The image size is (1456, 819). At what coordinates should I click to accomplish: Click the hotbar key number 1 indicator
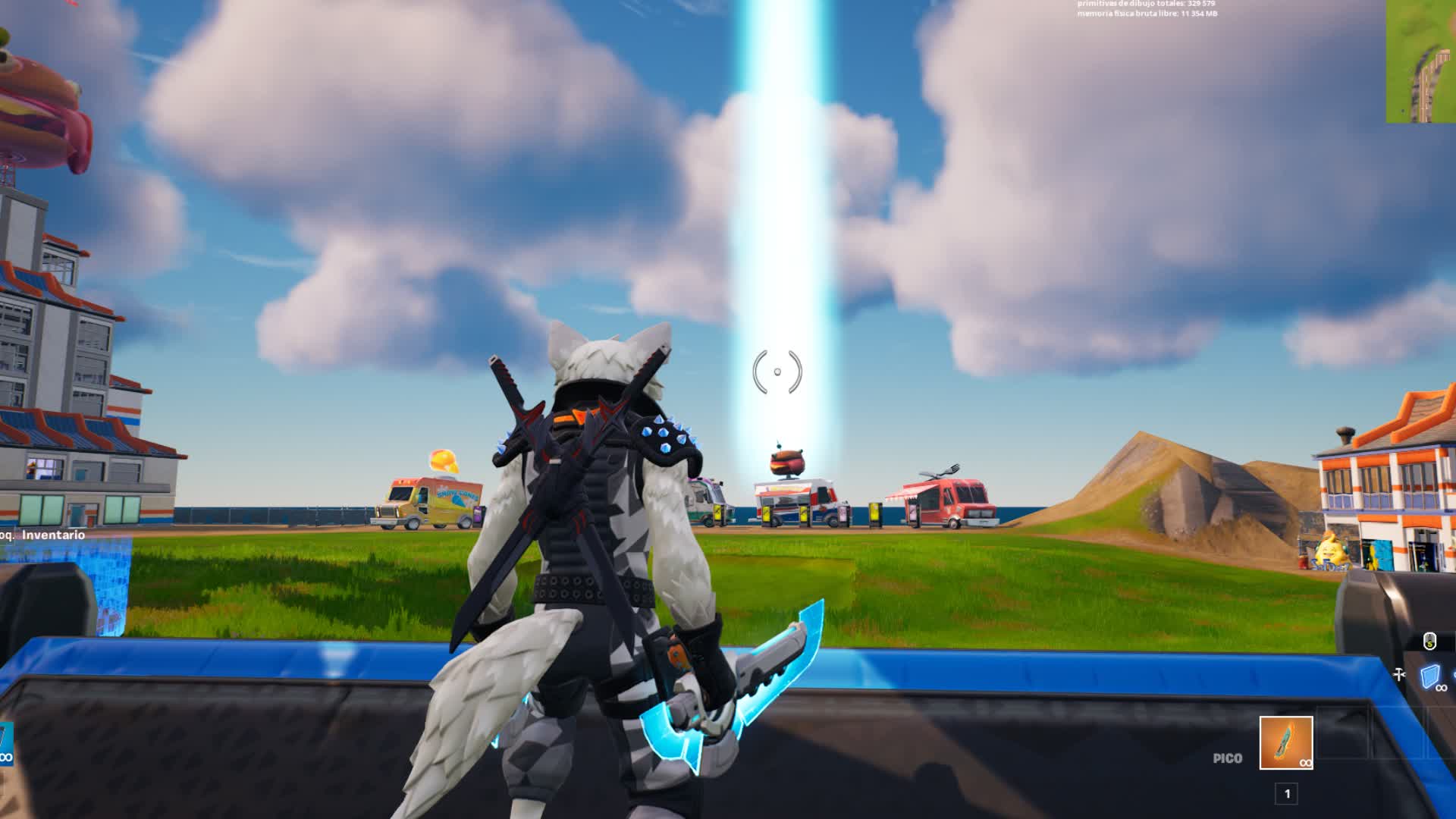coord(1288,795)
